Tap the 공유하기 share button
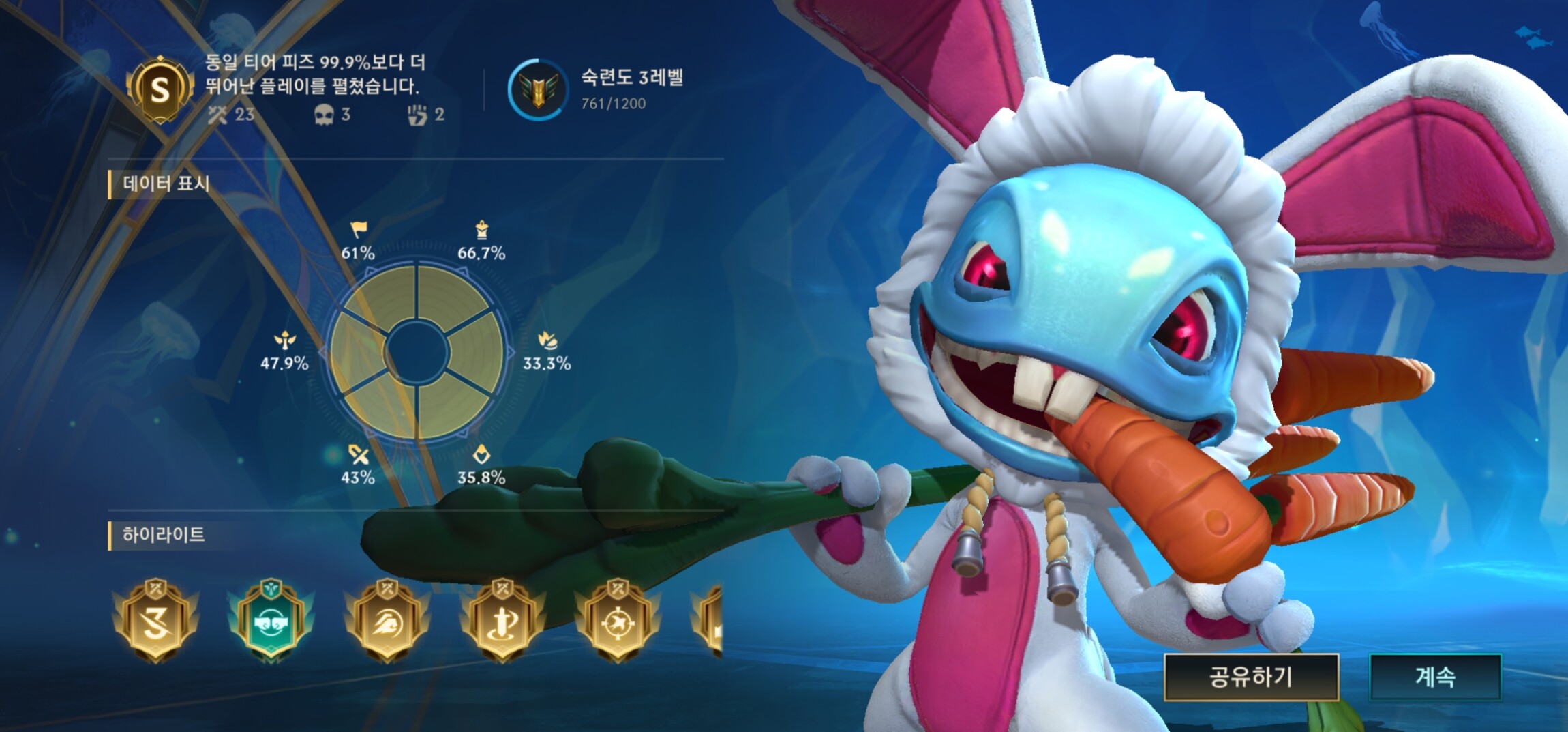The width and height of the screenshot is (1568, 732). coord(1251,677)
